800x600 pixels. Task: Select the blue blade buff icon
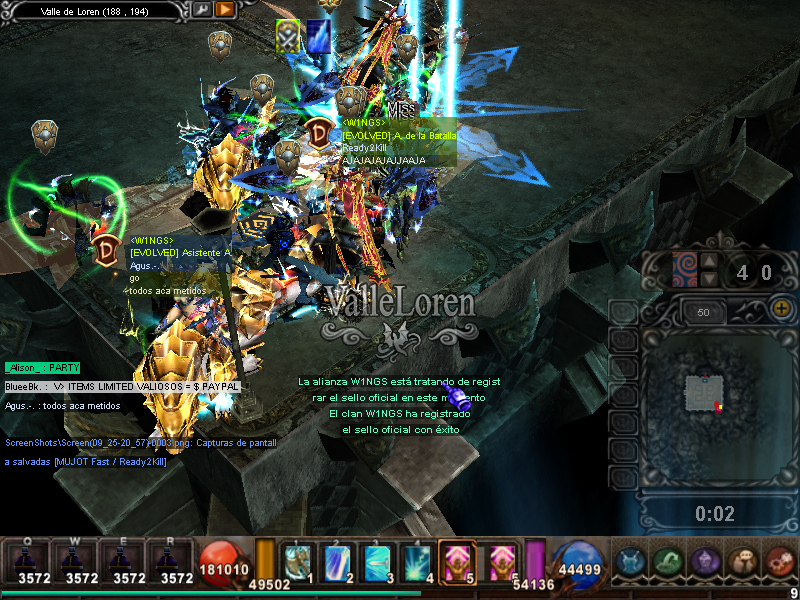319,34
